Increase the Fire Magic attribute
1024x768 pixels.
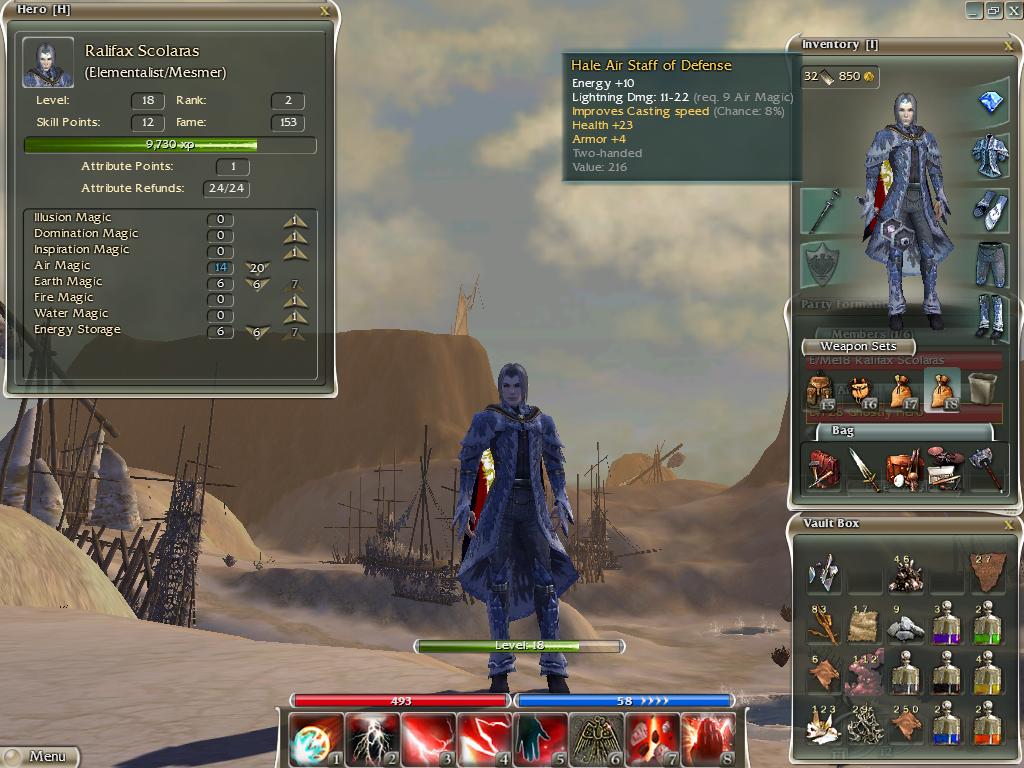click(x=294, y=301)
